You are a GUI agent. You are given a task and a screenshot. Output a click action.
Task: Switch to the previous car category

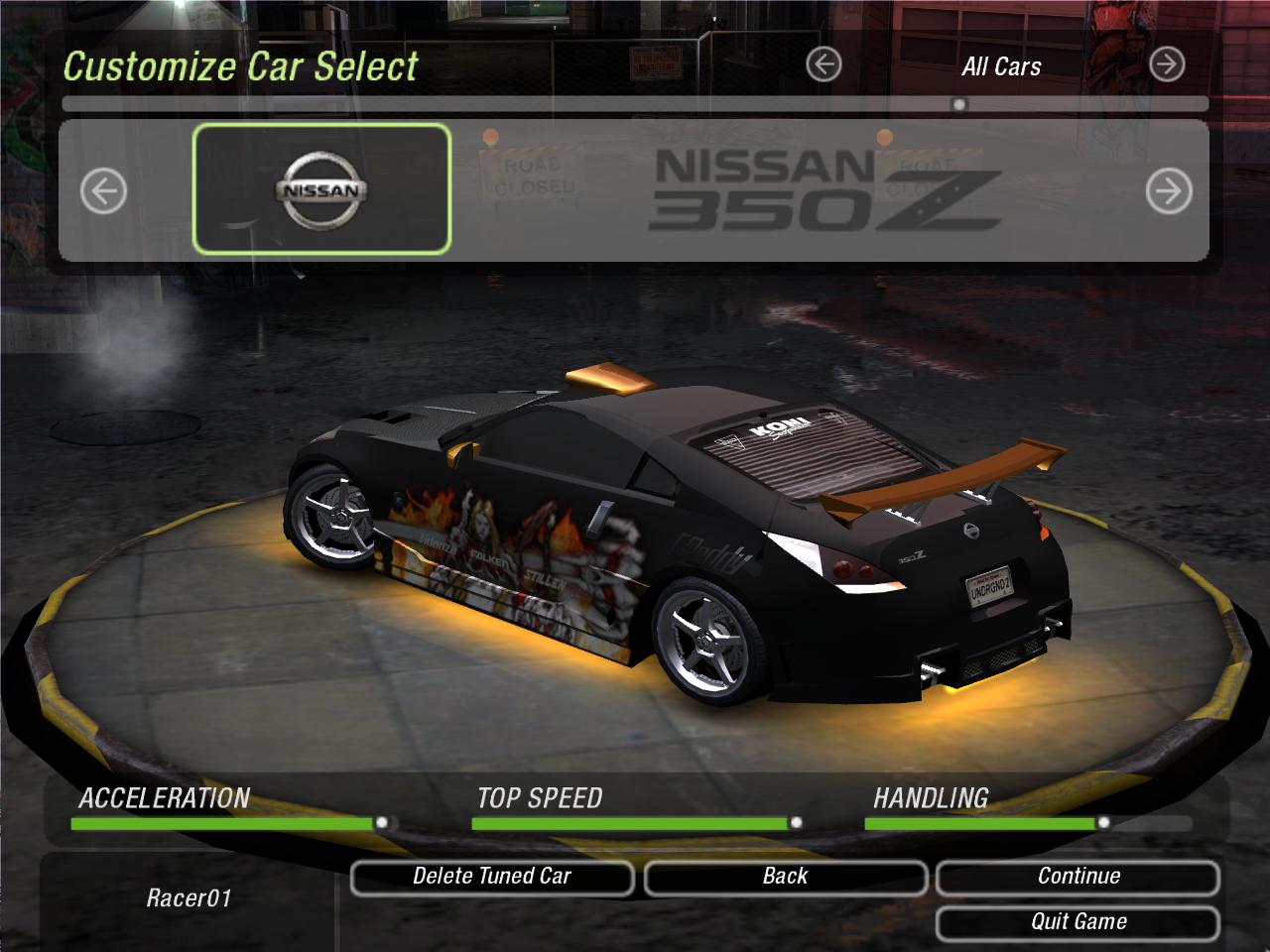824,65
